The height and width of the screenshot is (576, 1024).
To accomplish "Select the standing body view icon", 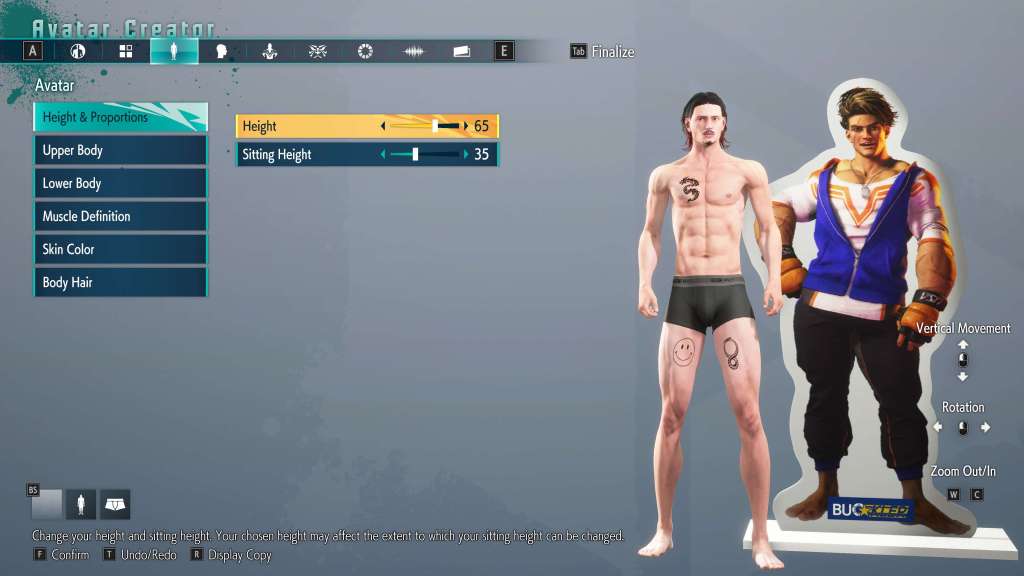I will [81, 505].
